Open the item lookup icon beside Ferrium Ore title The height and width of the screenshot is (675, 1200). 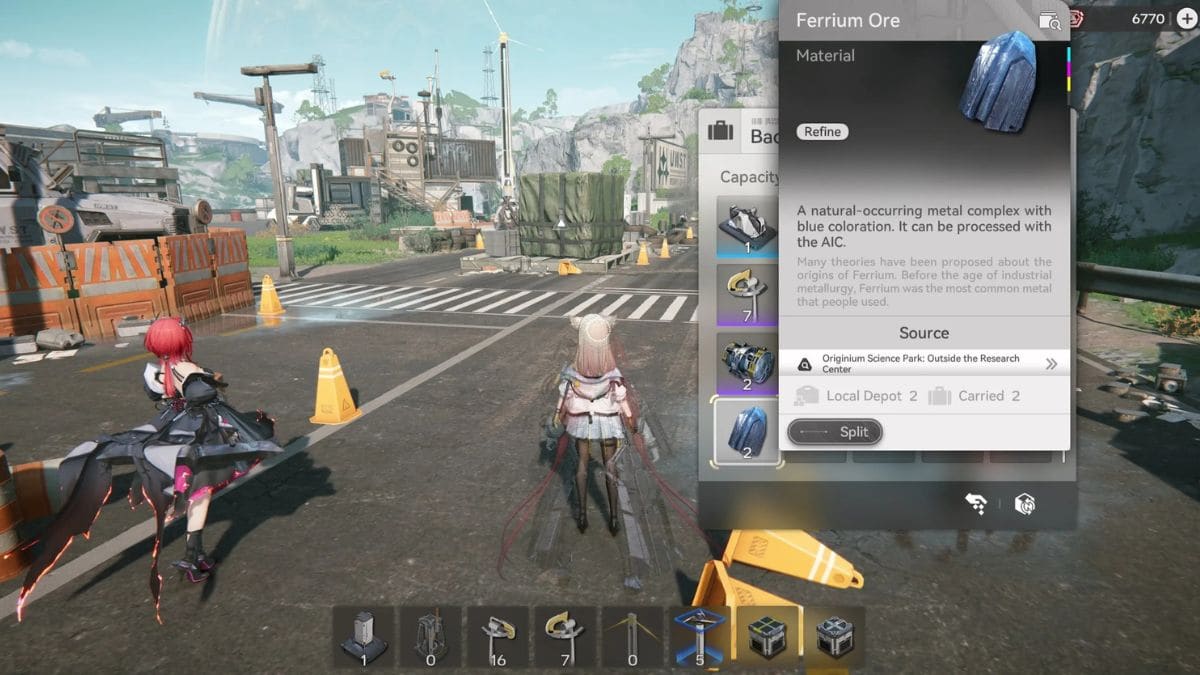[1048, 20]
